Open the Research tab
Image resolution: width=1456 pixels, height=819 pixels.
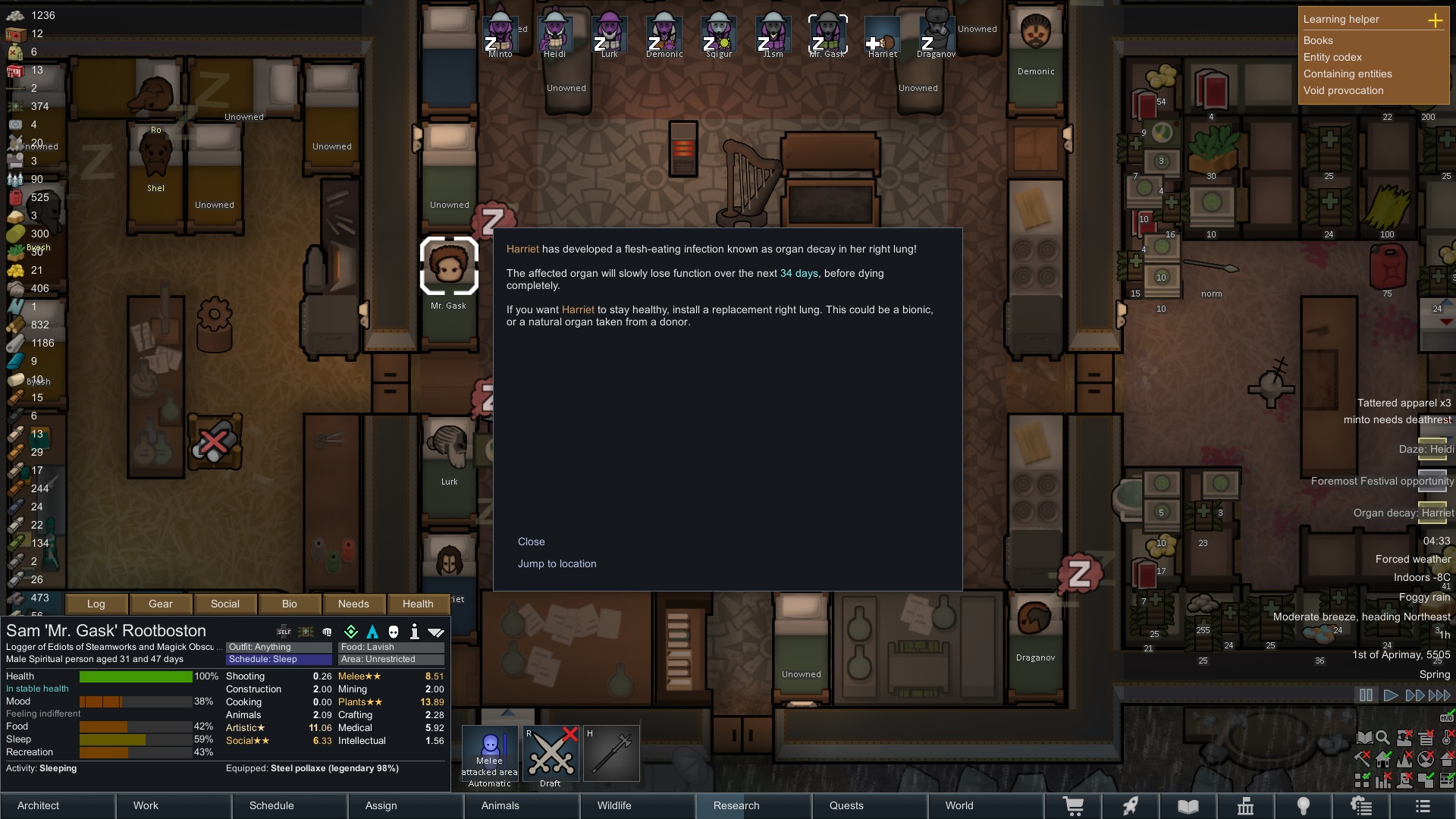[736, 805]
